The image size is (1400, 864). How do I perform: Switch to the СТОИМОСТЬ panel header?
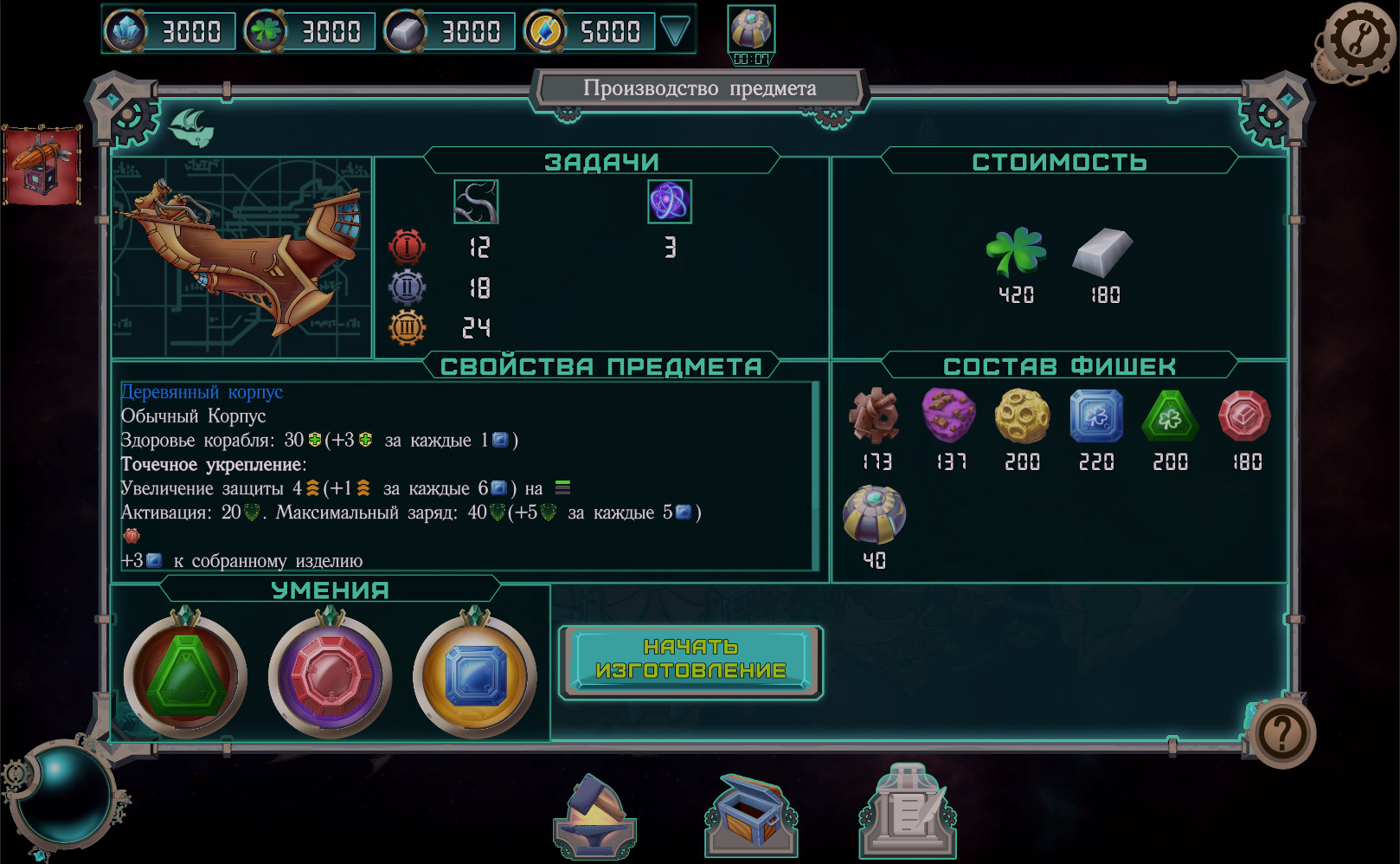click(1060, 161)
